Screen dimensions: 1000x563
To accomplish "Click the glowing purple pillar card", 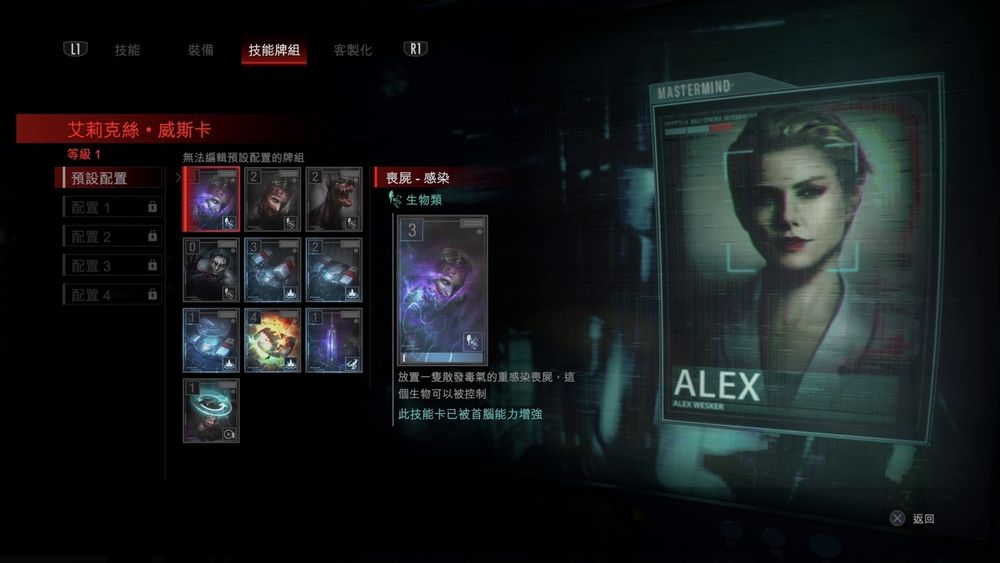I will [x=333, y=340].
